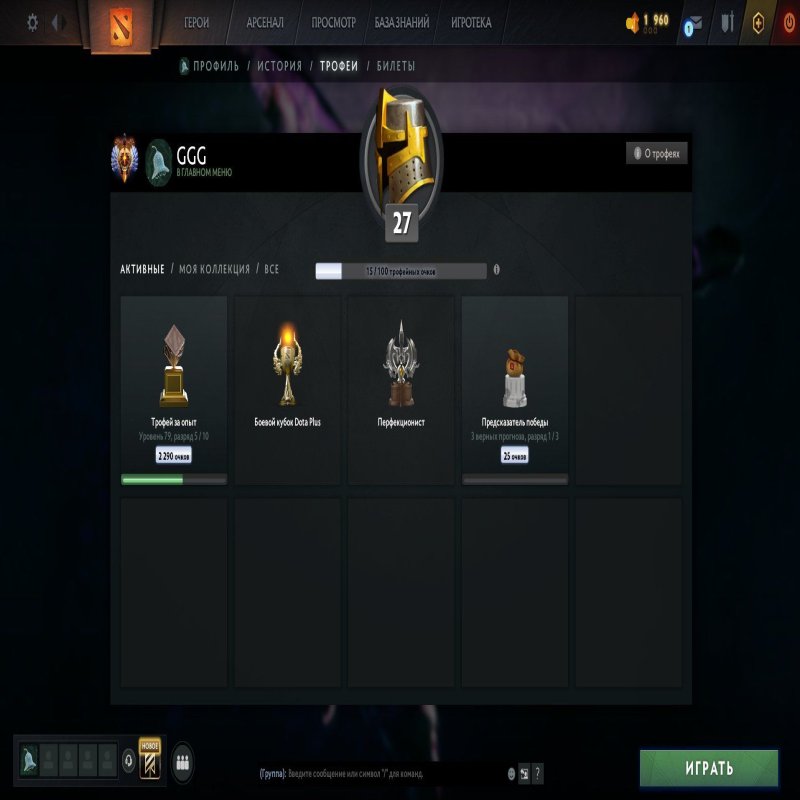Open the Герои (Heroes) menu
This screenshot has height=800, width=800.
[x=197, y=22]
